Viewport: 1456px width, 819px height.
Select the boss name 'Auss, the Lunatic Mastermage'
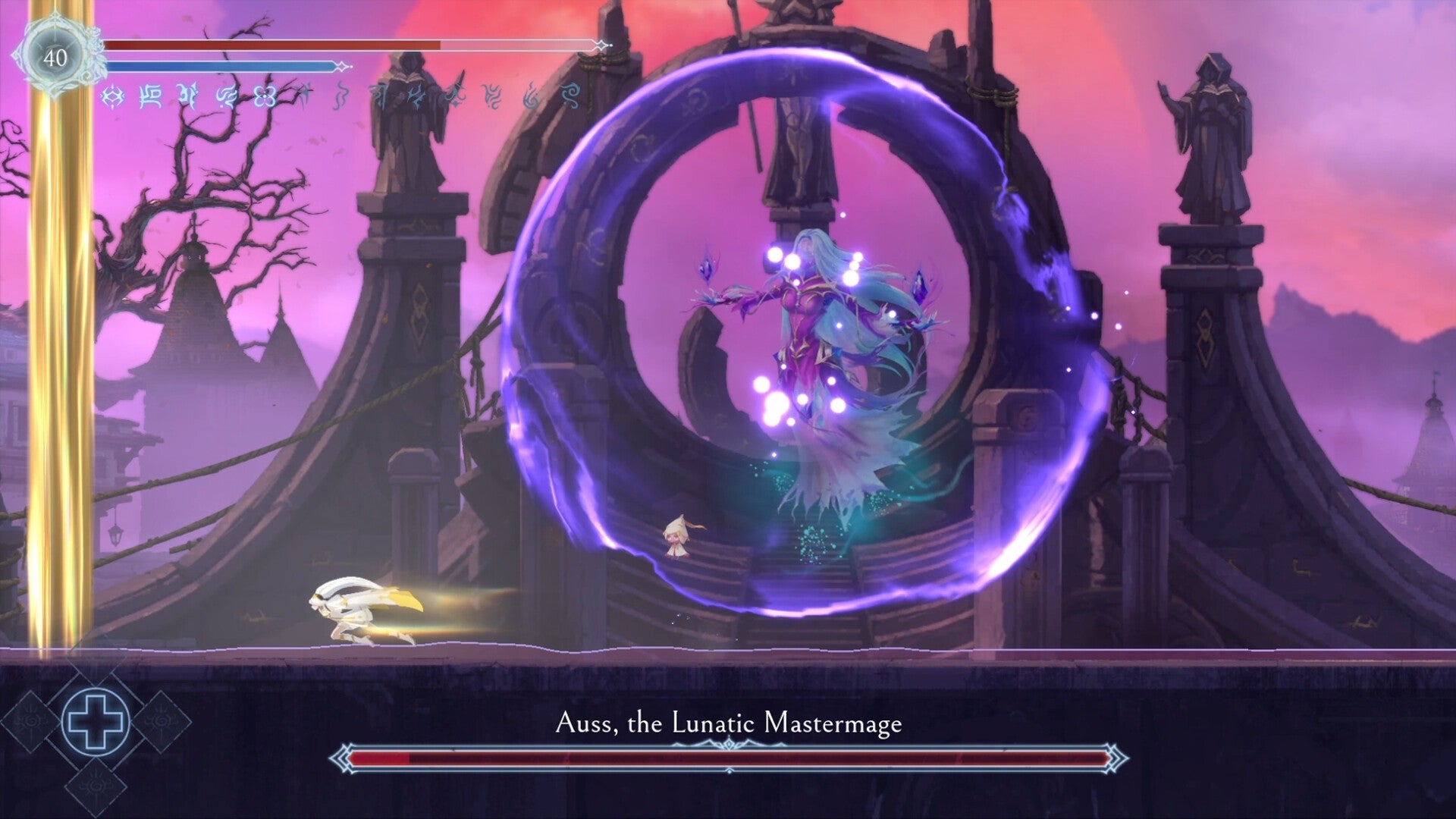pos(728,724)
